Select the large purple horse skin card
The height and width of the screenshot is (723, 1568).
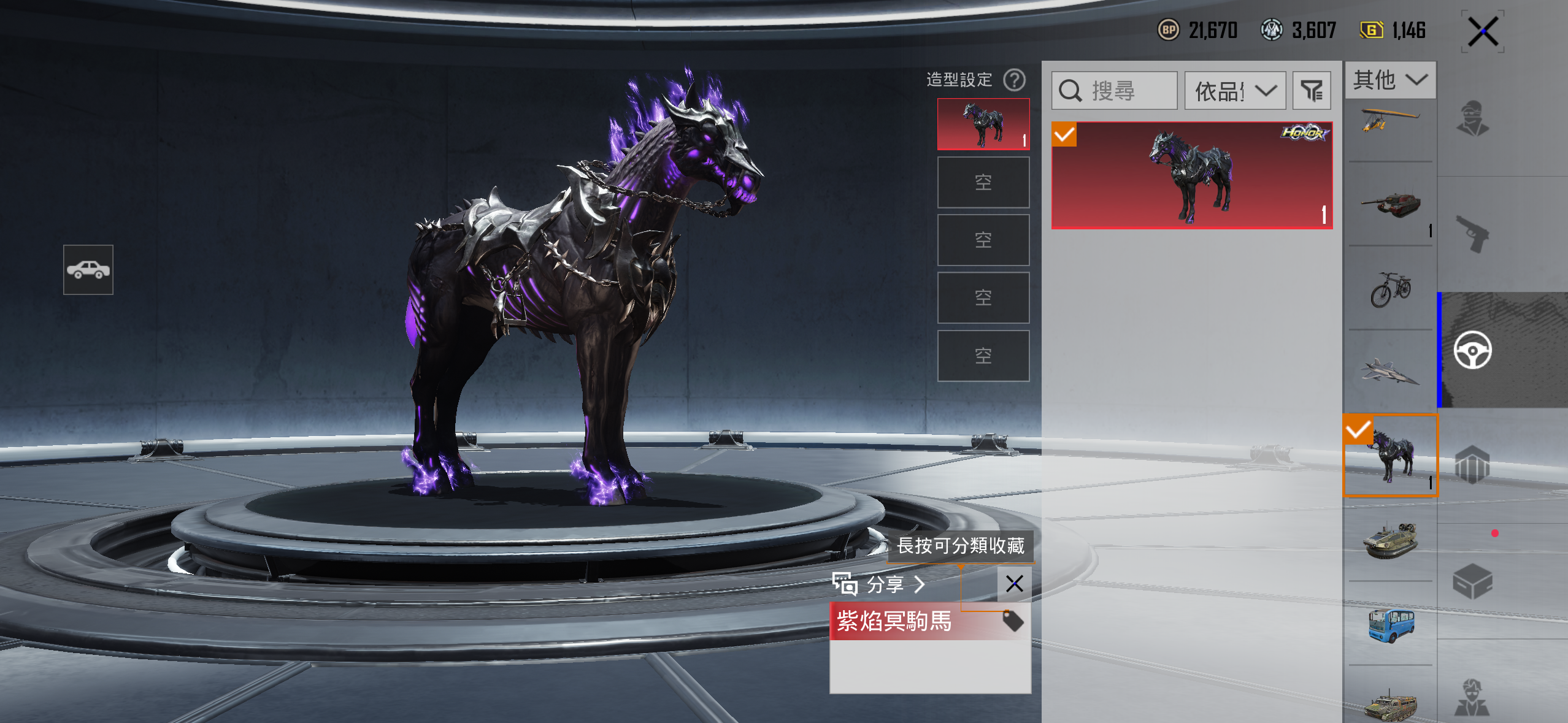[x=1191, y=175]
